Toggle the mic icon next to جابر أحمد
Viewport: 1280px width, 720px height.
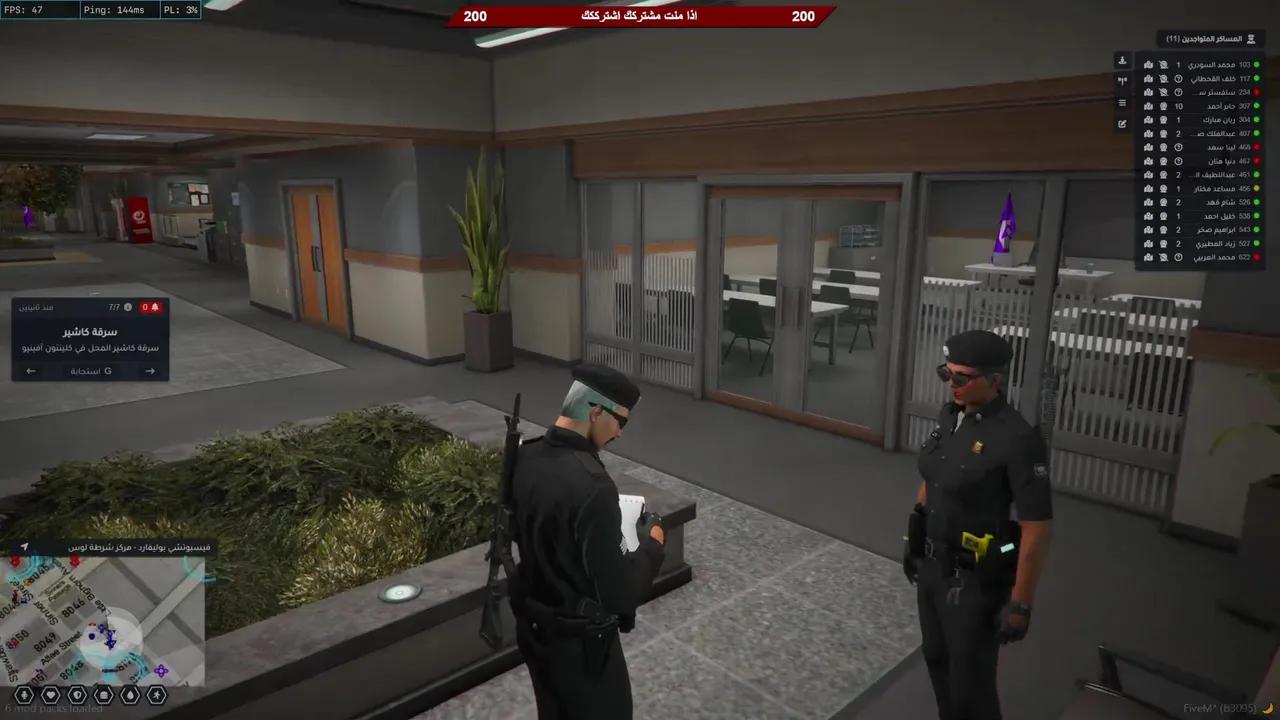[x=1163, y=106]
